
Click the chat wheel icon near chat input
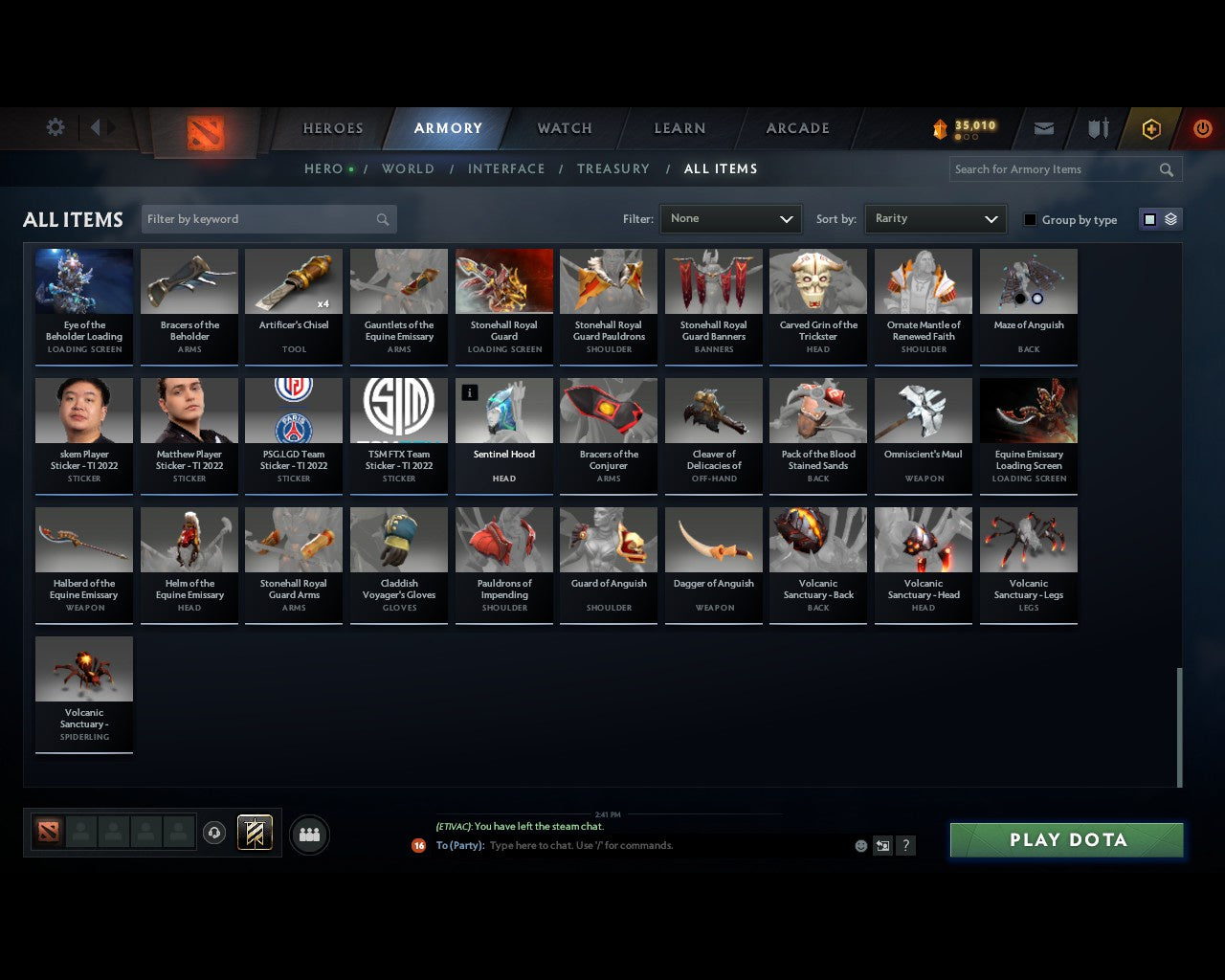tap(882, 846)
